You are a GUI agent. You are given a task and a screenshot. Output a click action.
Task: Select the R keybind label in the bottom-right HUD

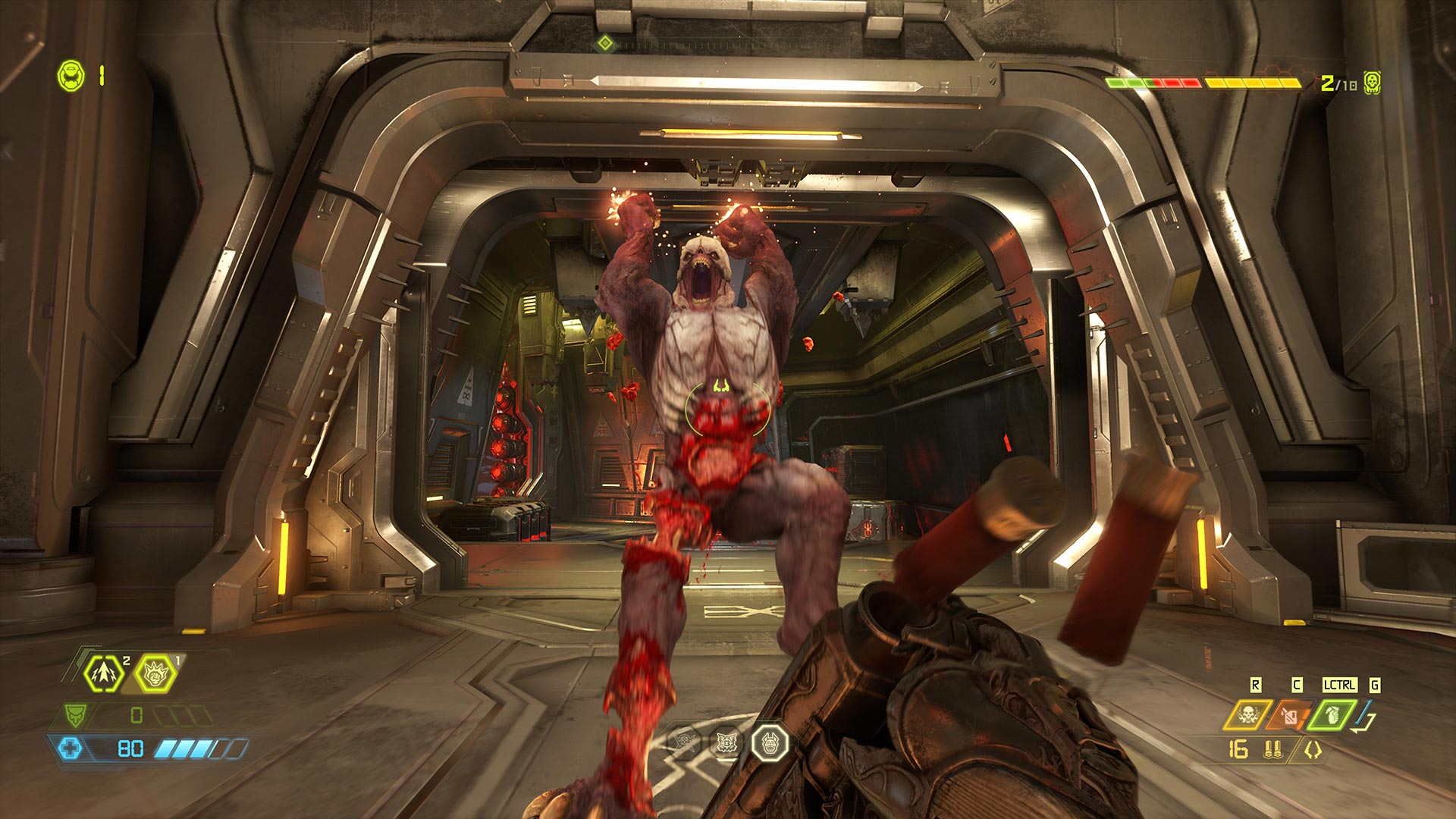click(1255, 685)
